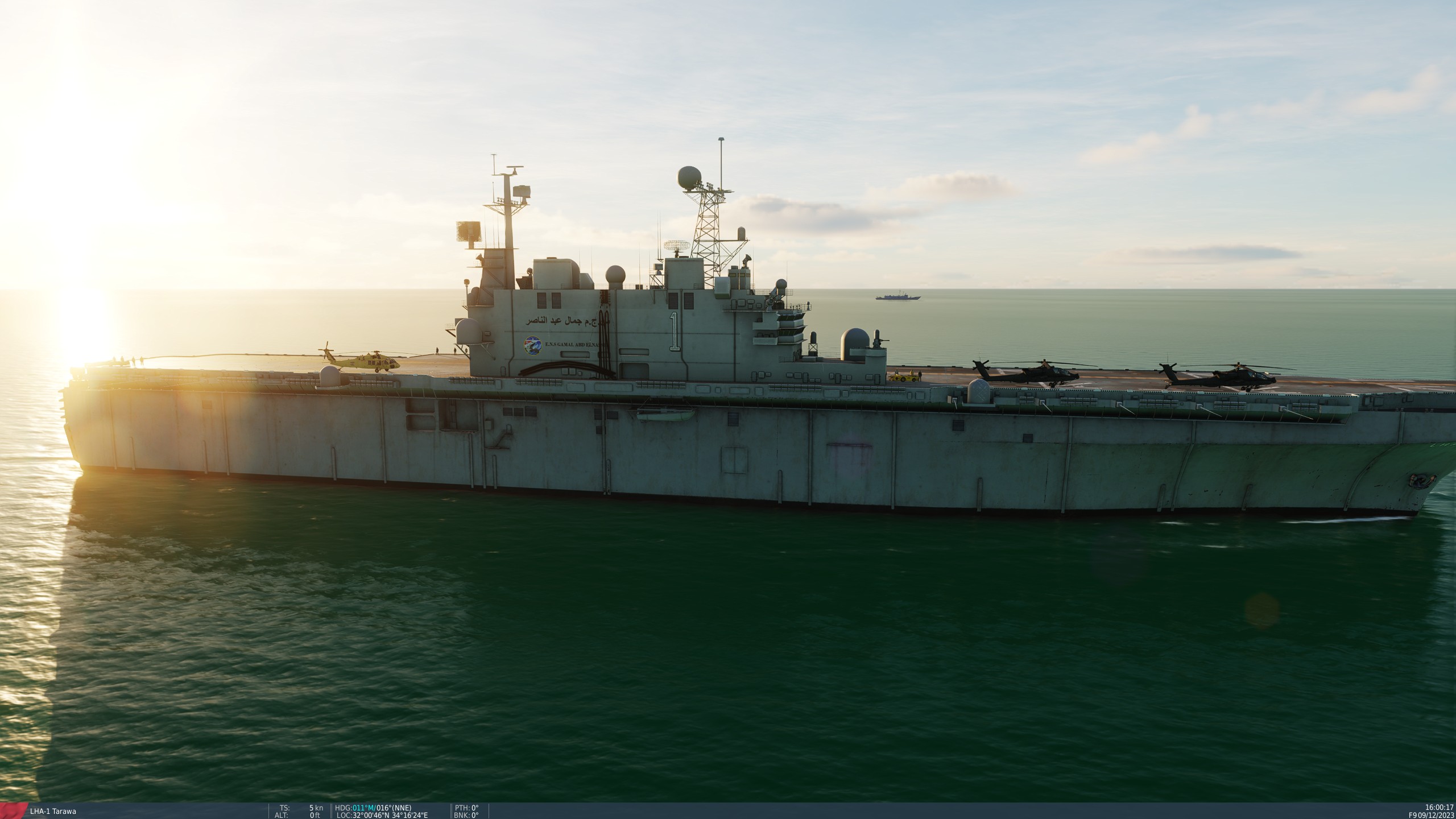Screen dimensions: 1456x819
Task: Open the LOC coordinates readout
Action: tap(380, 816)
